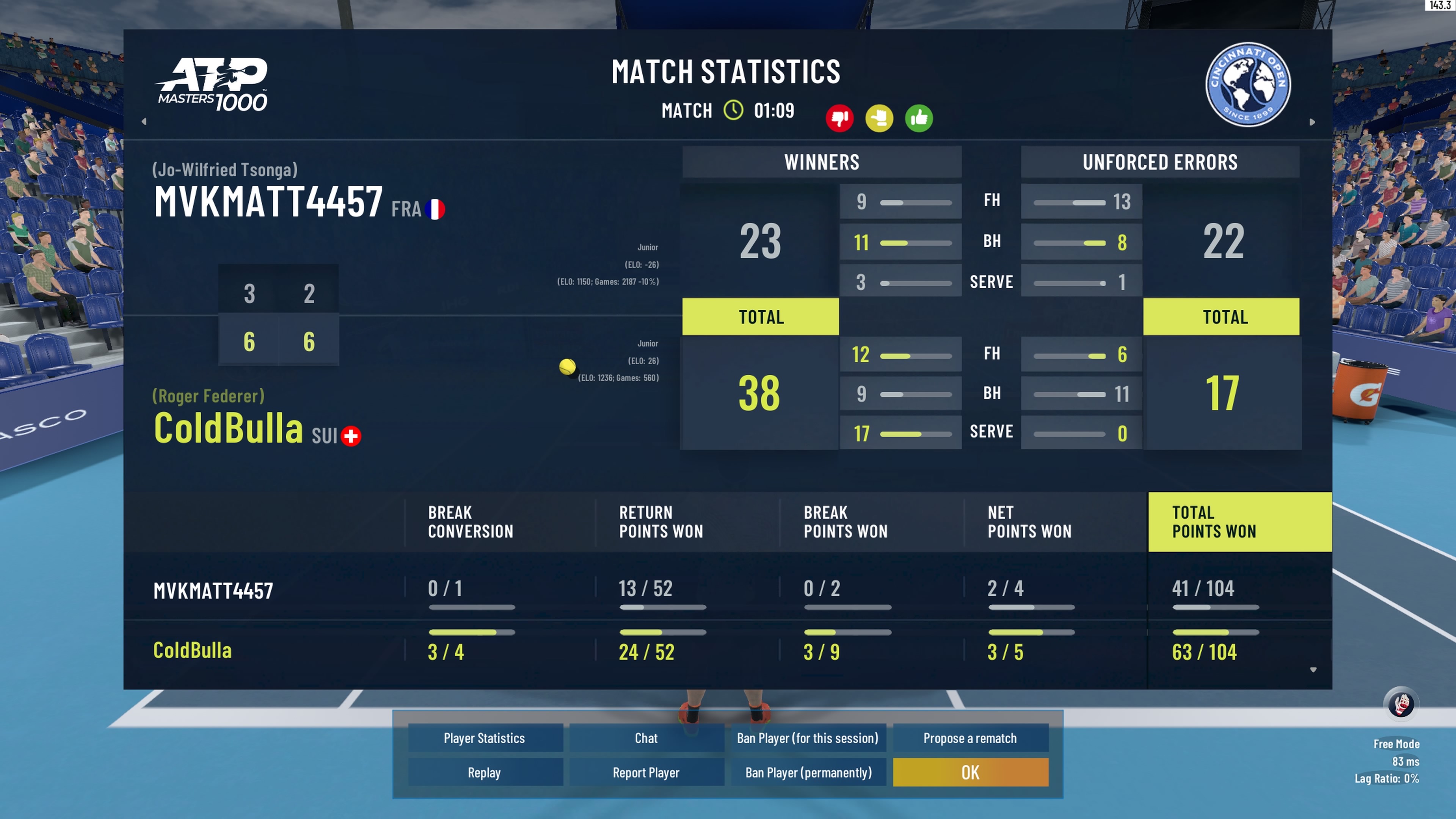This screenshot has width=1456, height=819.
Task: Open the Chat panel
Action: pyautogui.click(x=646, y=738)
